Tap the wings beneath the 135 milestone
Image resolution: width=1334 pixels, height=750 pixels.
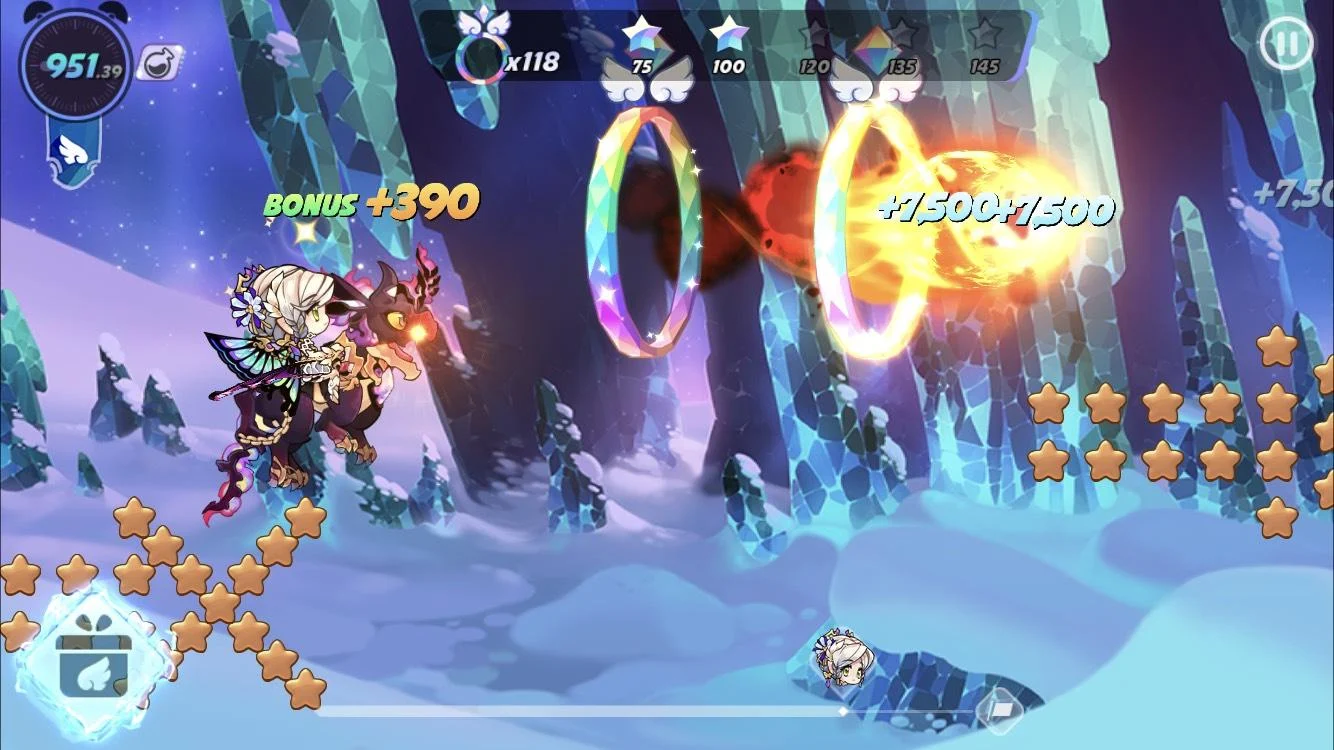tap(878, 90)
